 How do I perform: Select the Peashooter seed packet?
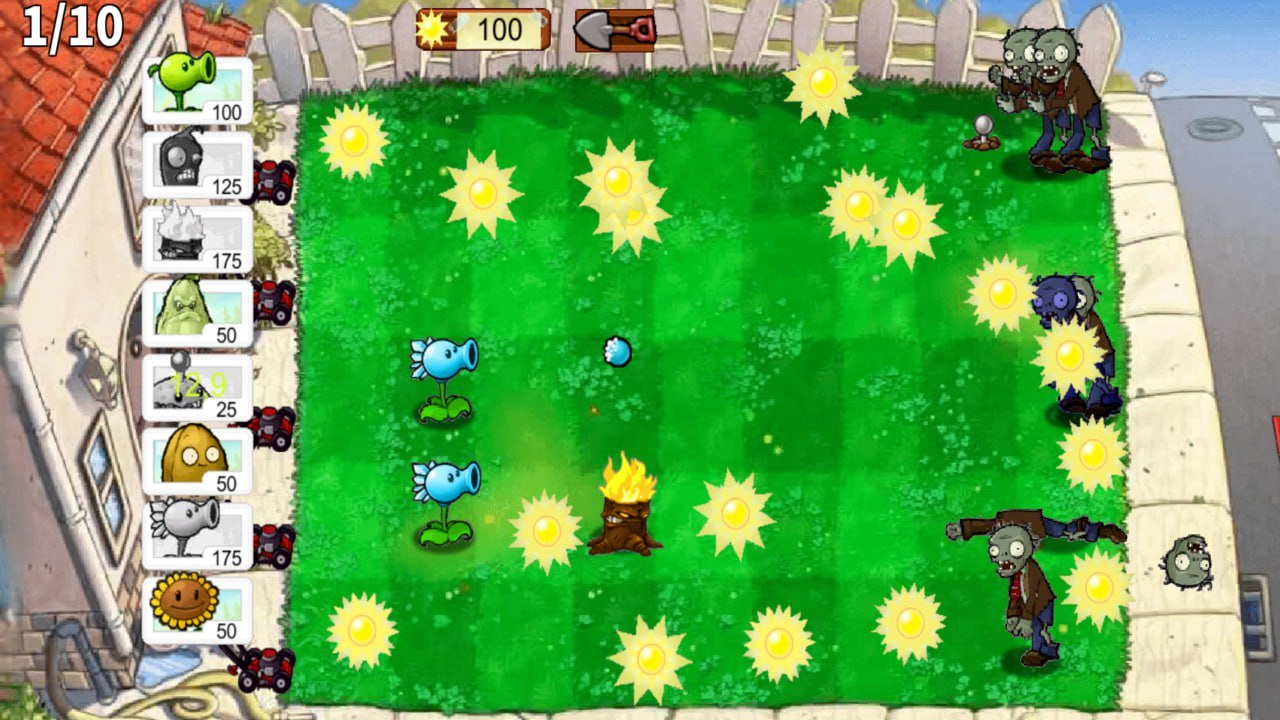(196, 88)
